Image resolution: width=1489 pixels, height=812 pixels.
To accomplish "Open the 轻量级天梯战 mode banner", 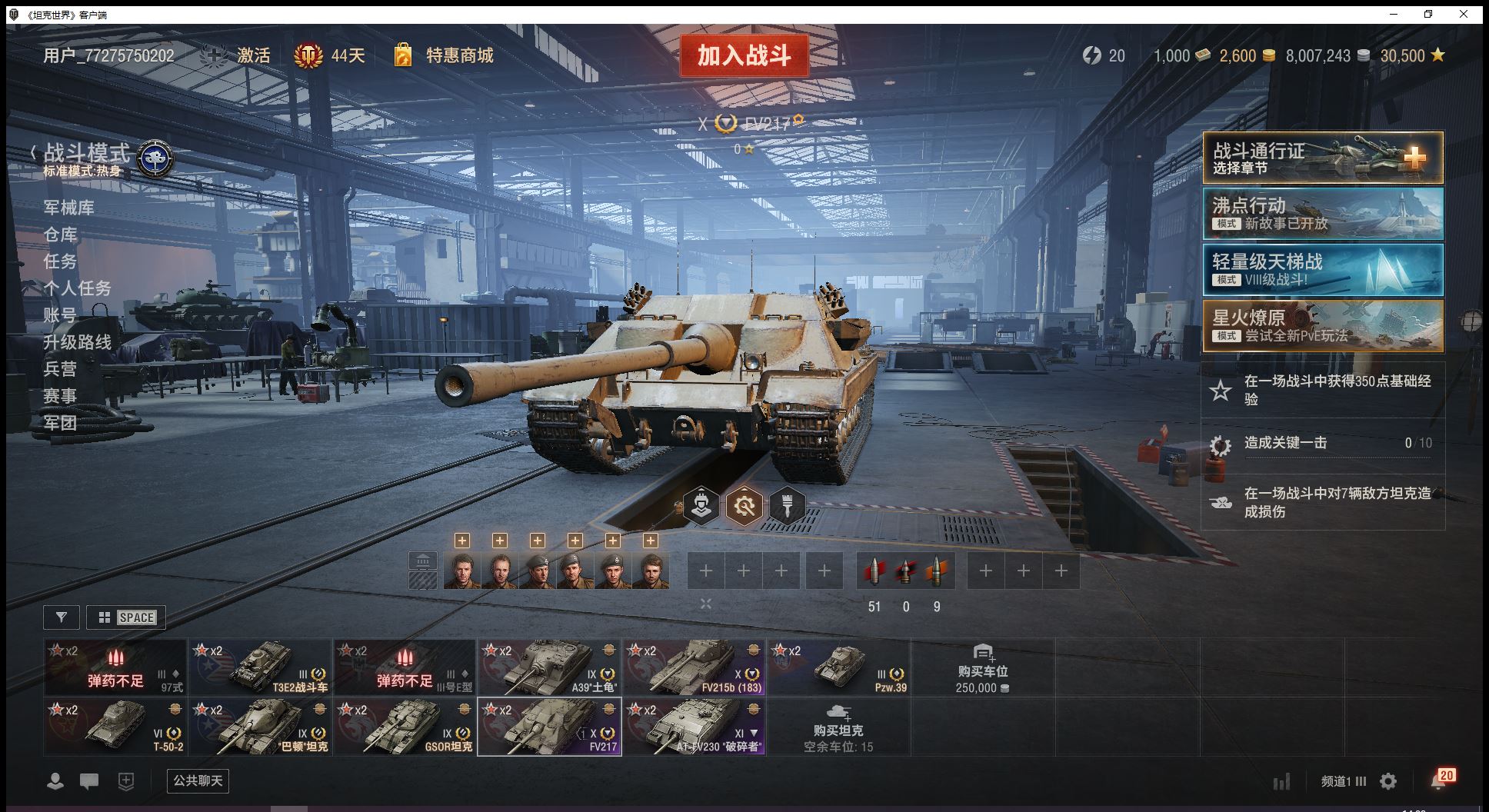I will 1322,270.
